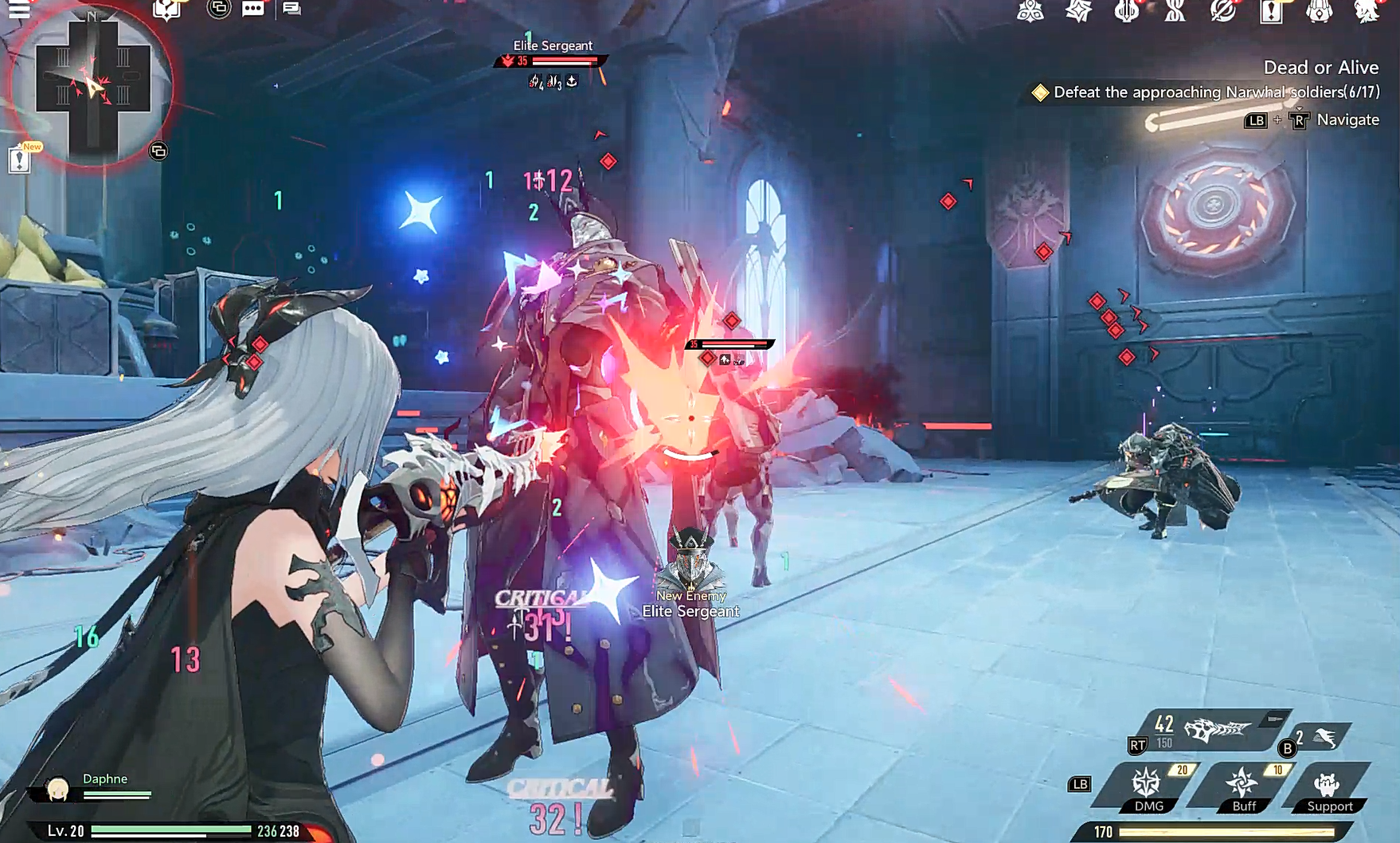The height and width of the screenshot is (843, 1400).
Task: Activate the DMG skill
Action: 1147,788
